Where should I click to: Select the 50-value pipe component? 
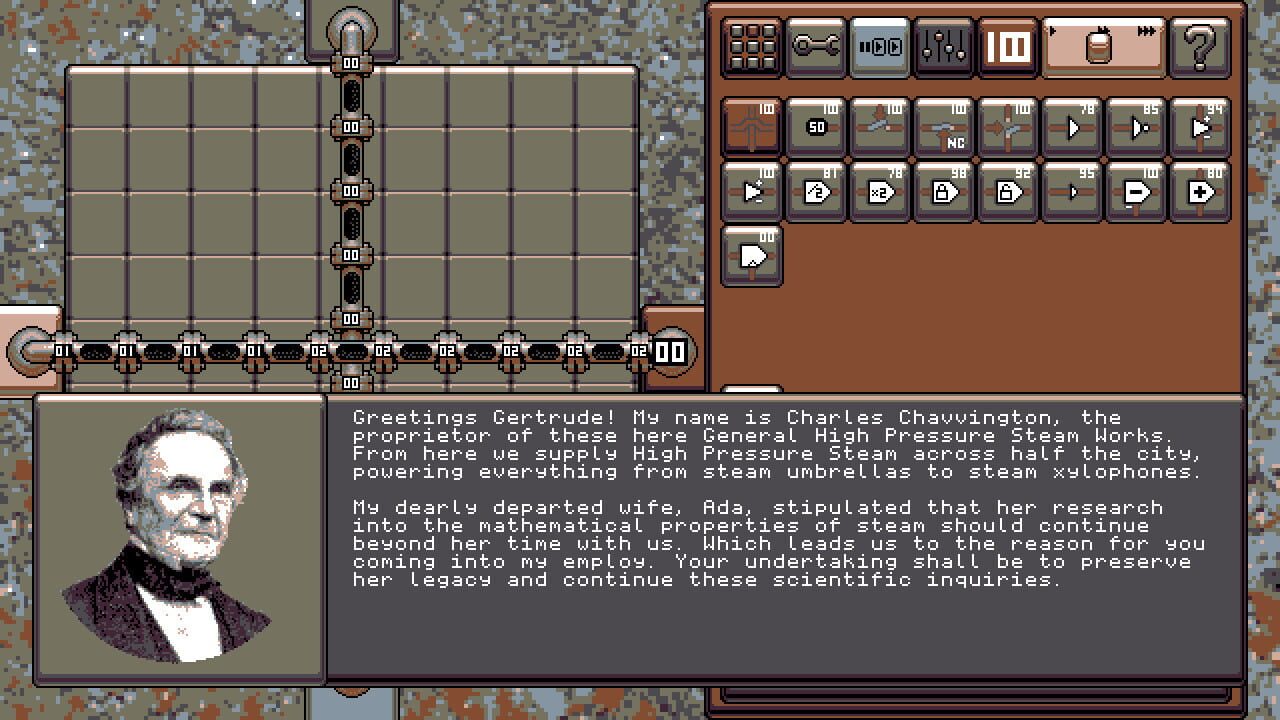pos(814,127)
